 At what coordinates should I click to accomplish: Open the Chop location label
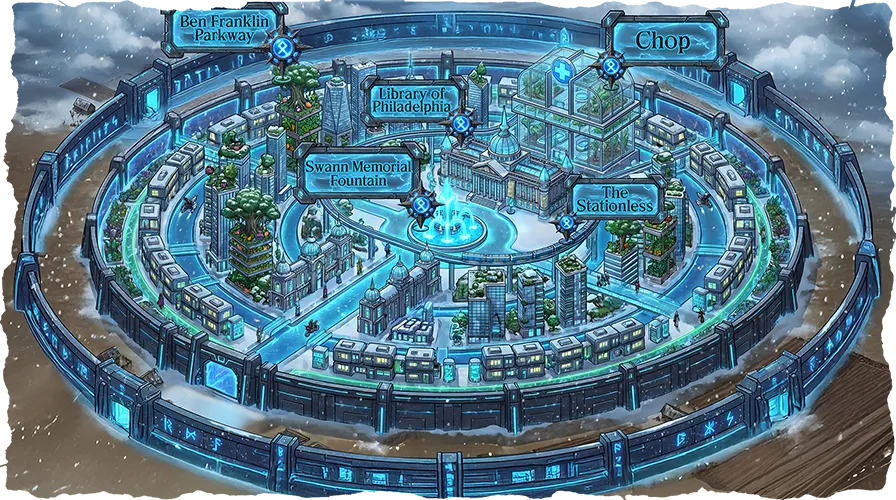663,38
